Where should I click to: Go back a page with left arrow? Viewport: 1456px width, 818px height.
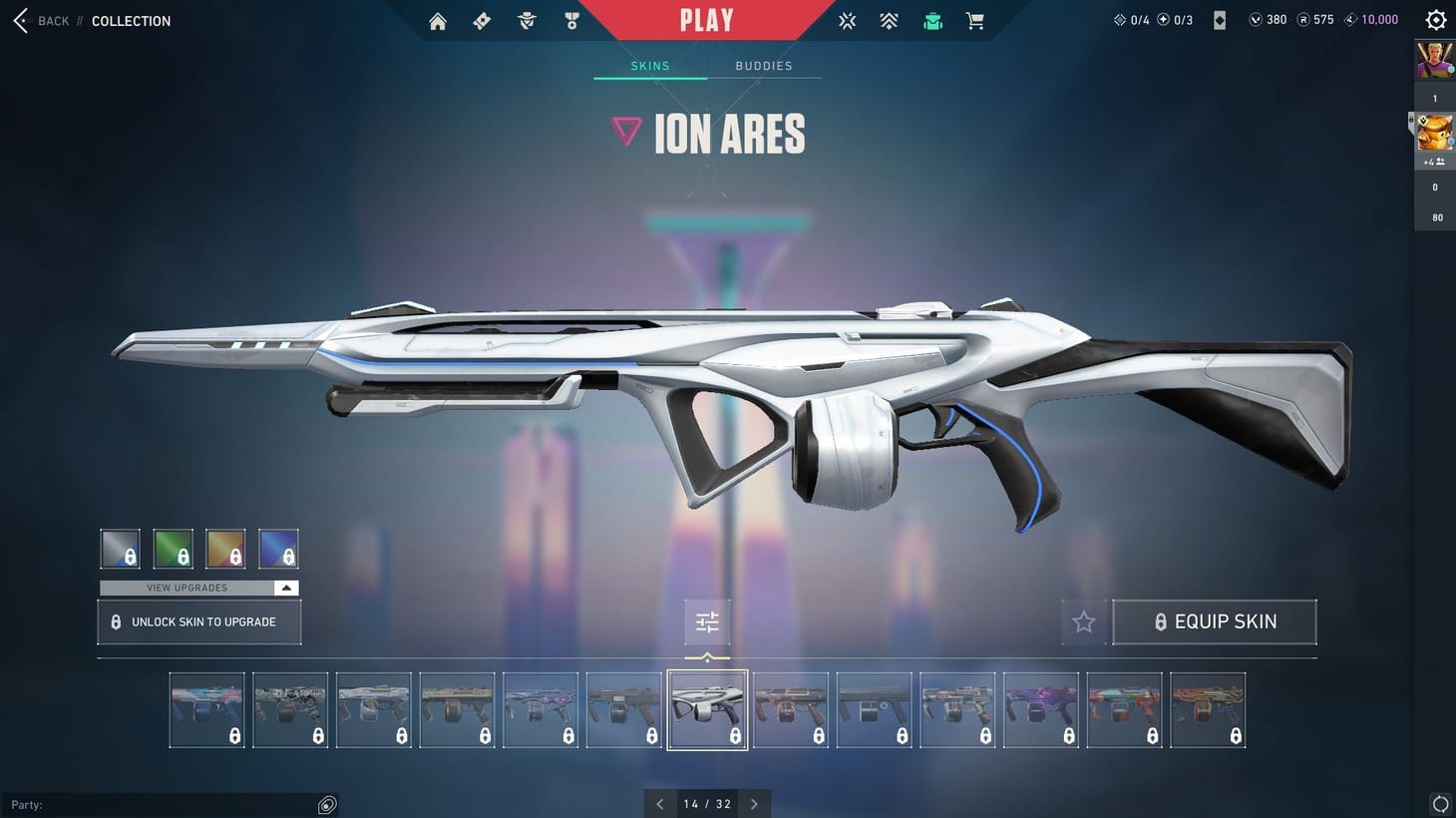tap(659, 803)
